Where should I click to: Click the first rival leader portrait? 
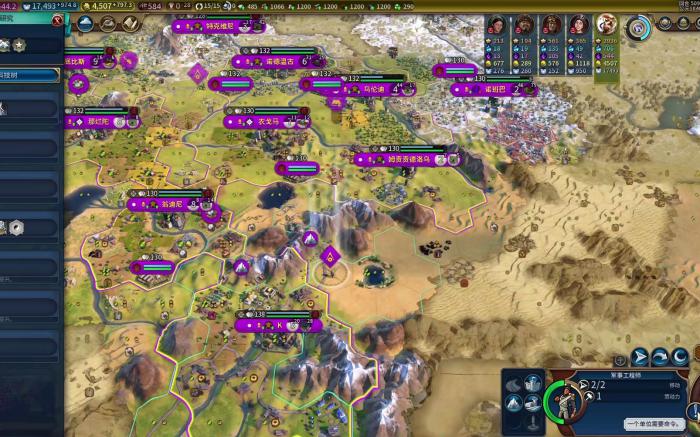(x=498, y=25)
